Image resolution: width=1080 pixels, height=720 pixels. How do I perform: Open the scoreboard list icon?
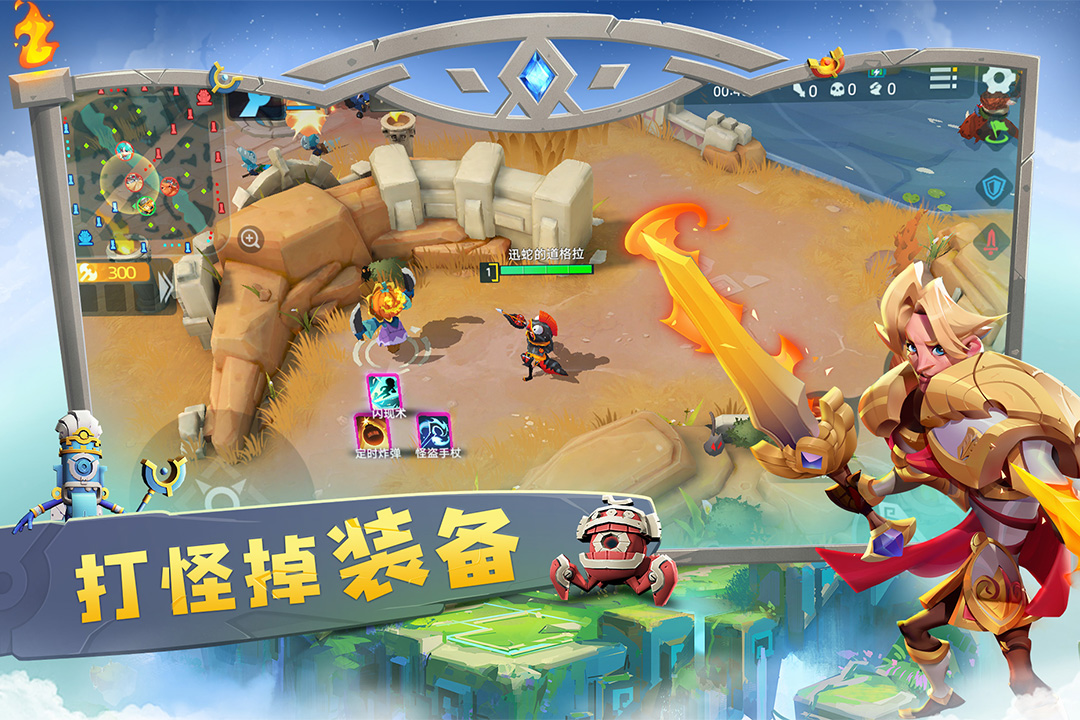pos(943,78)
